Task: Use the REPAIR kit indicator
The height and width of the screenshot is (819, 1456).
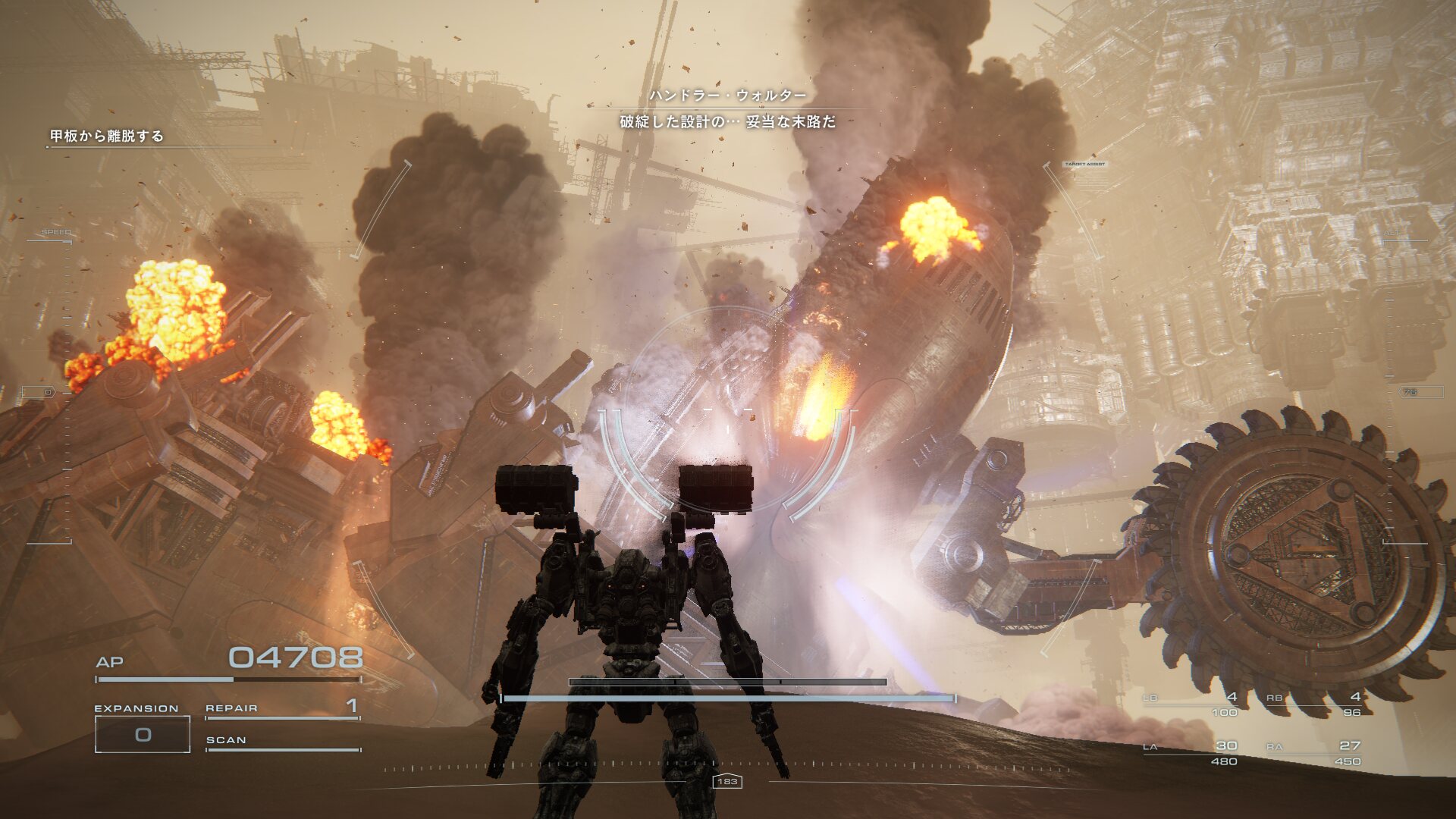Action: pos(282,708)
